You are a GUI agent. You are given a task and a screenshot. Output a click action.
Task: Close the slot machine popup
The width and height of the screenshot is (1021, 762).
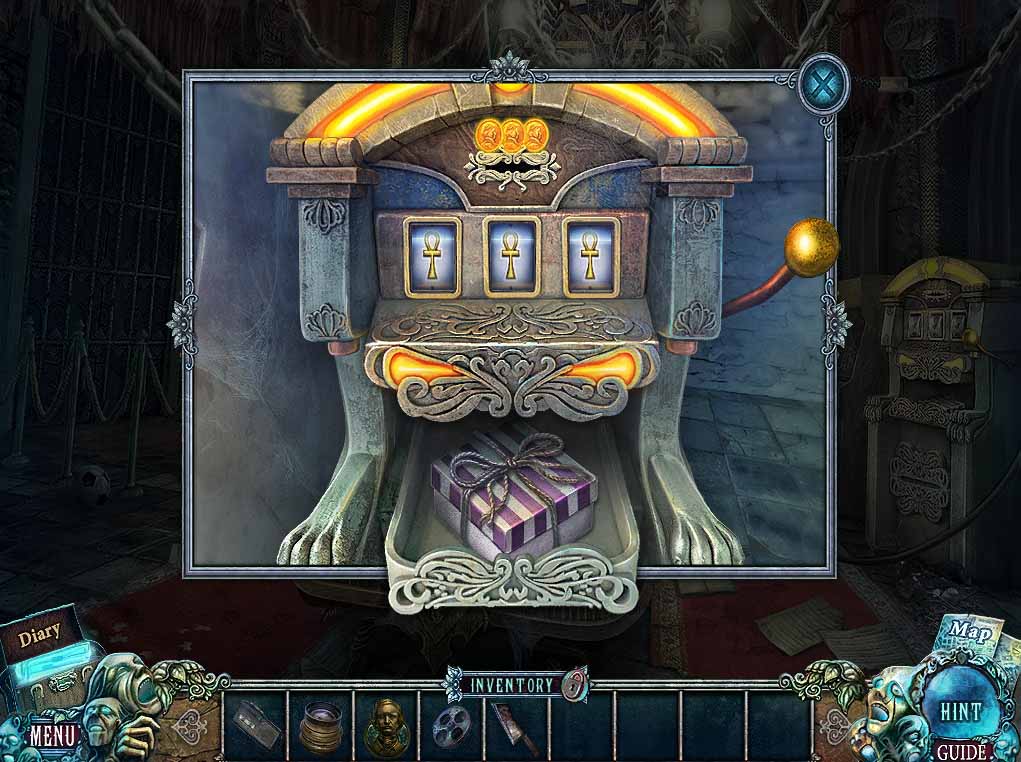[824, 82]
